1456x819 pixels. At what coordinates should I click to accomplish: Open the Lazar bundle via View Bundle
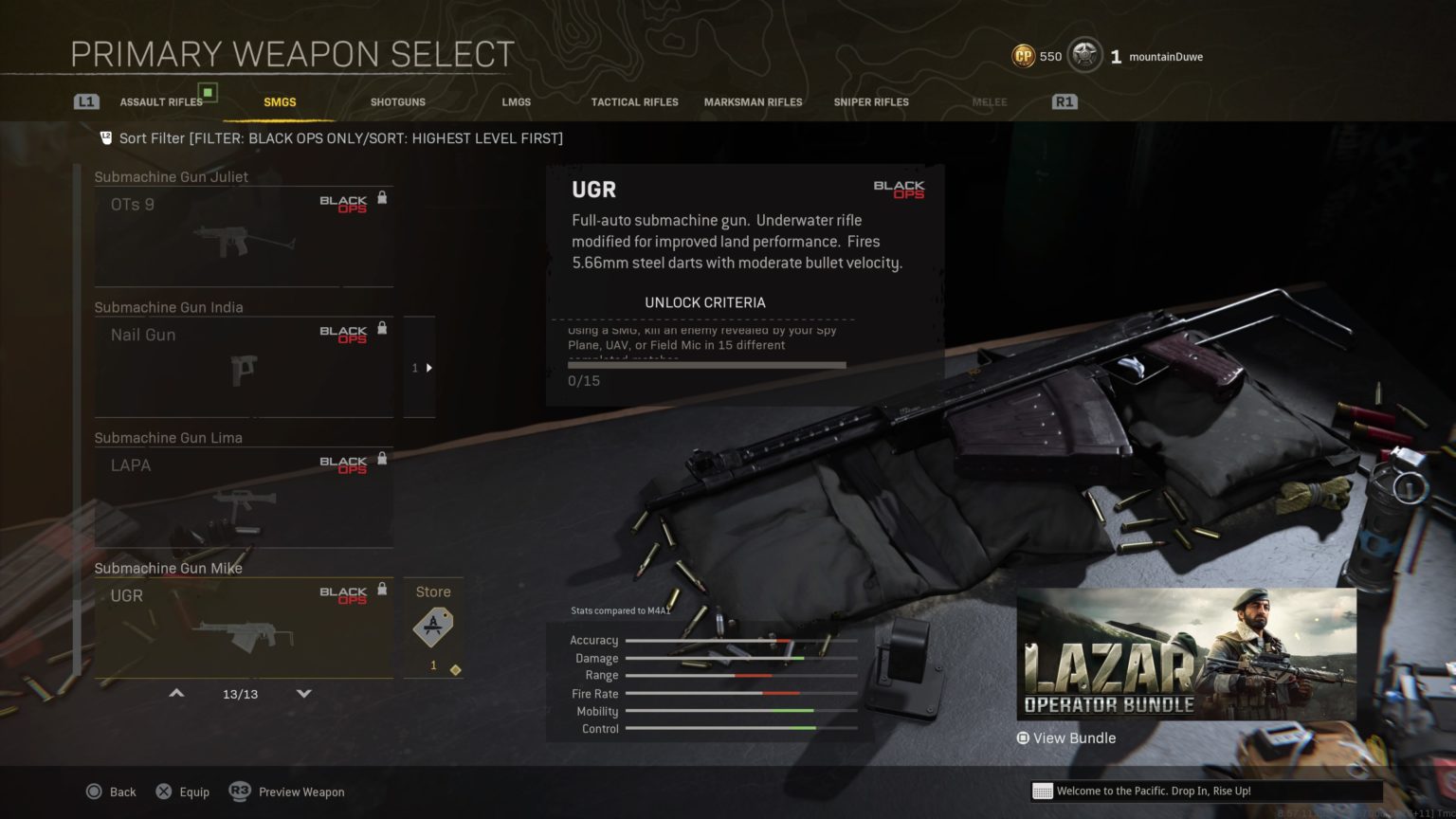1065,737
